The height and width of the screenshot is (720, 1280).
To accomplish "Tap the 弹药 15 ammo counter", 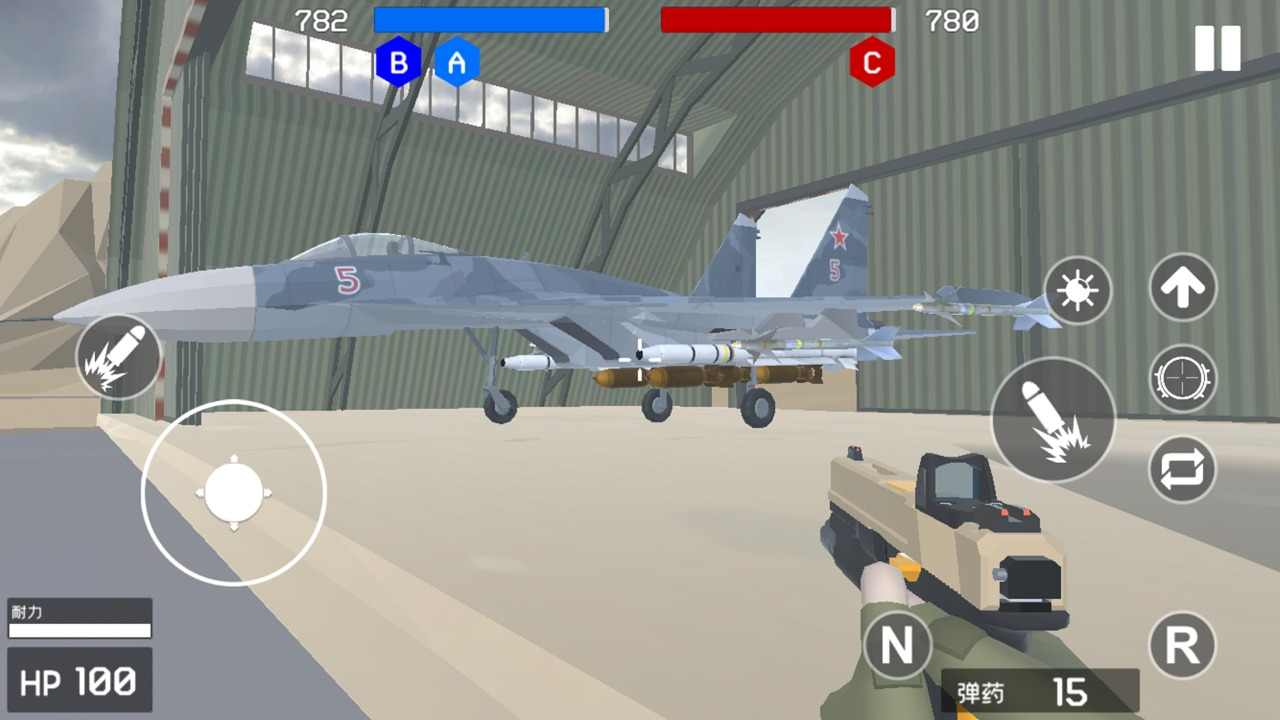I will click(x=1040, y=692).
